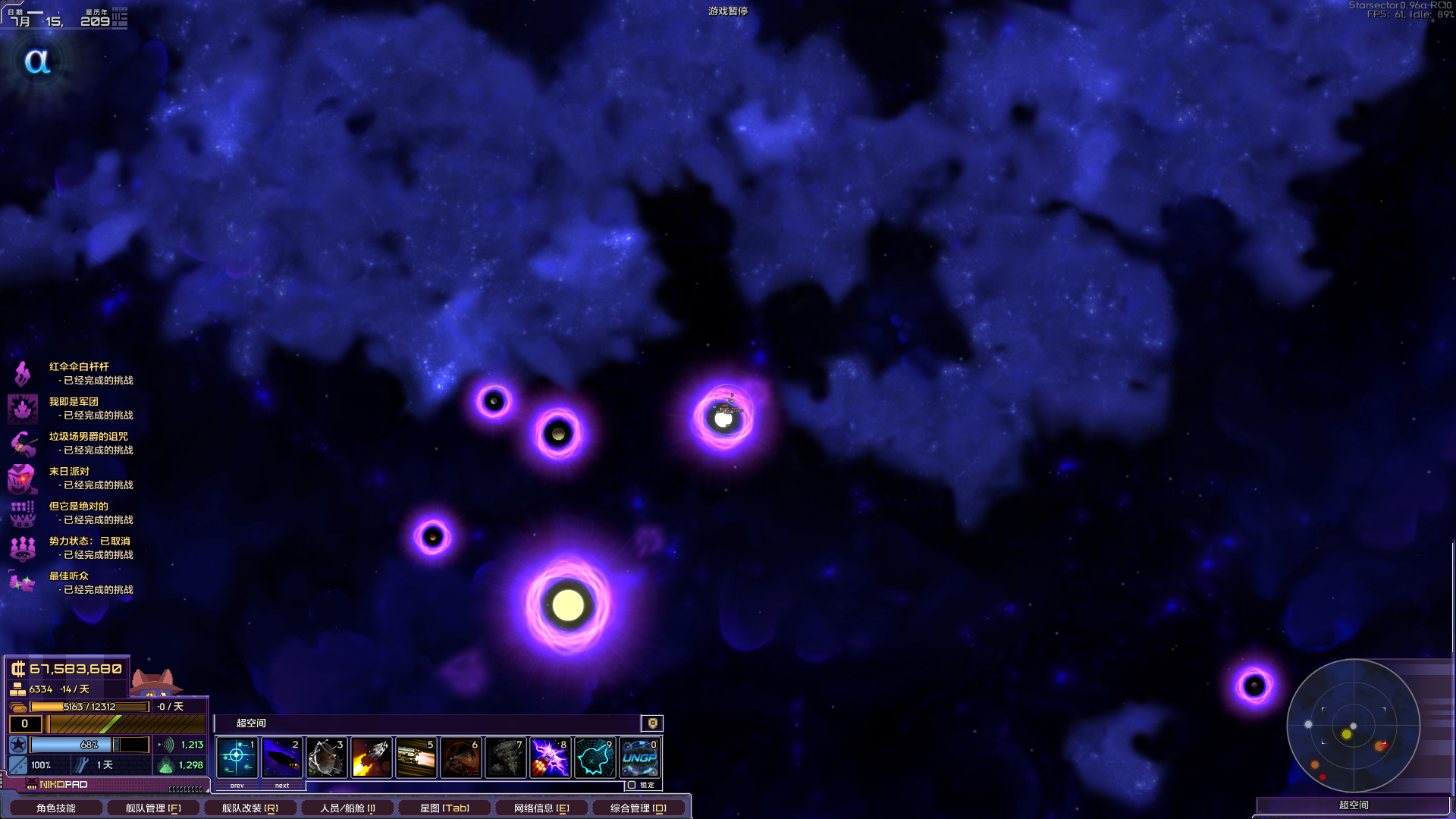Click the hyperspace radar minimap
Screen dimensions: 1456x819
[1353, 726]
